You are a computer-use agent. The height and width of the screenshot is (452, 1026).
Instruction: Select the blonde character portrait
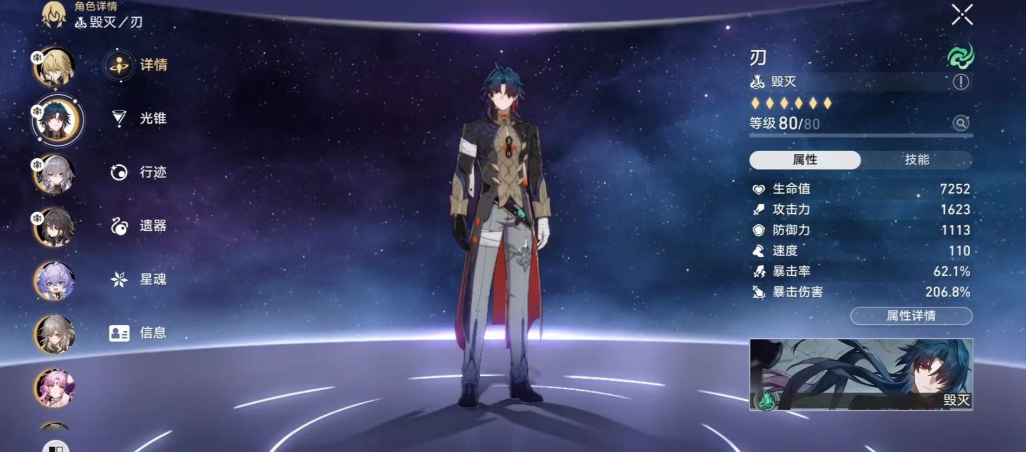(x=55, y=66)
